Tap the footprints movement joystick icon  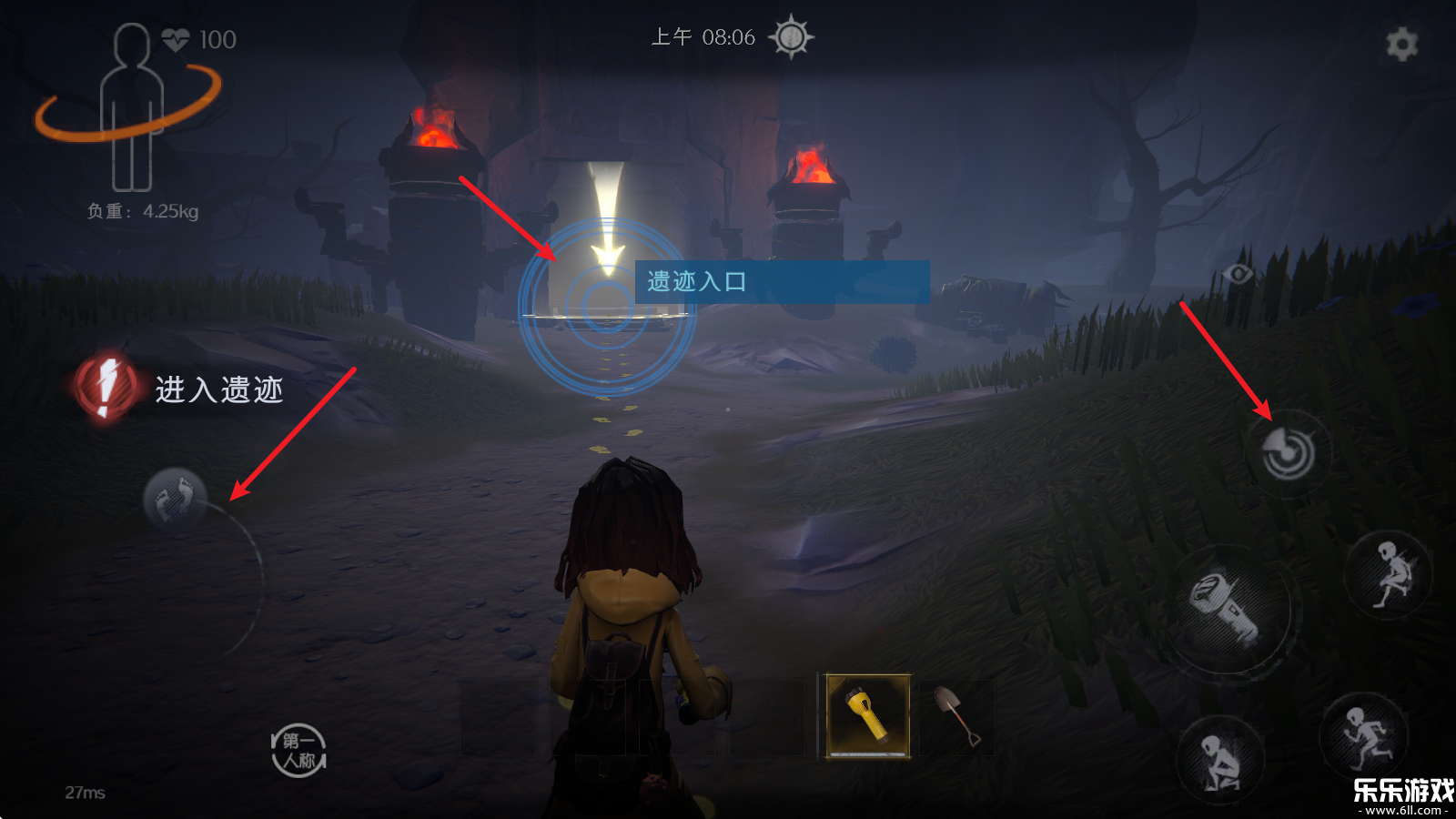(x=175, y=500)
